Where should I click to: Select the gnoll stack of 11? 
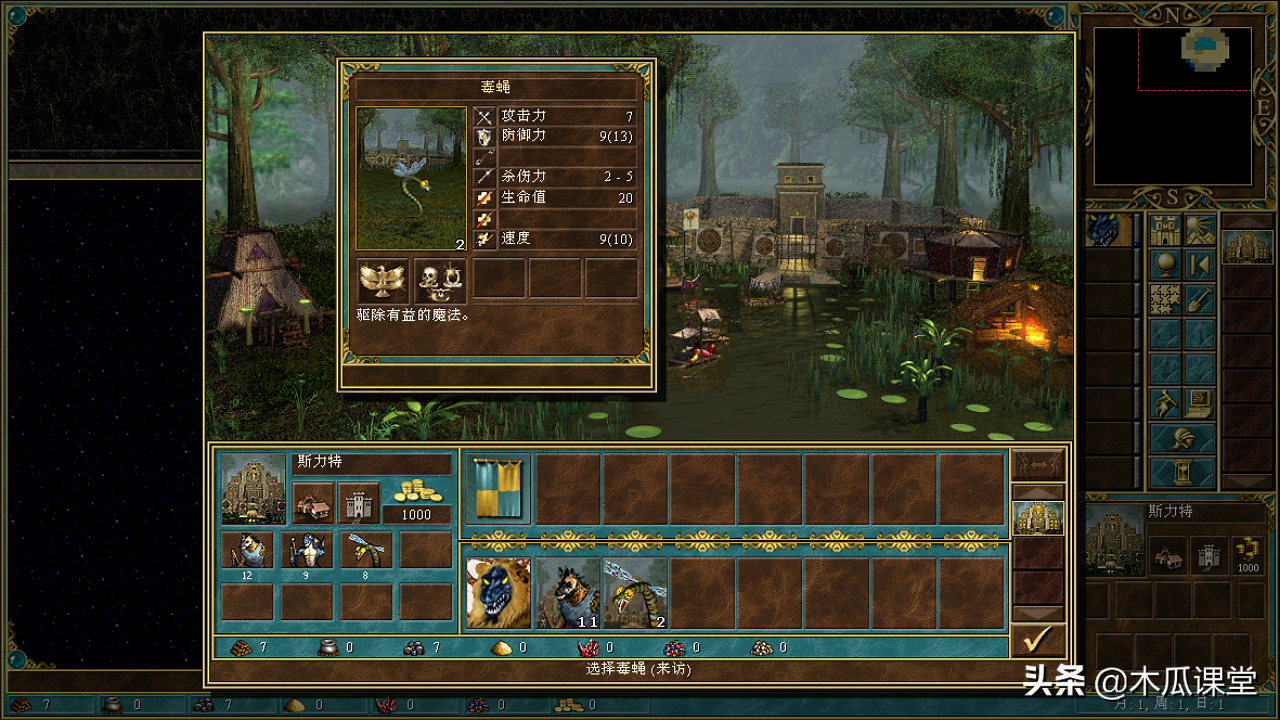pyautogui.click(x=567, y=593)
